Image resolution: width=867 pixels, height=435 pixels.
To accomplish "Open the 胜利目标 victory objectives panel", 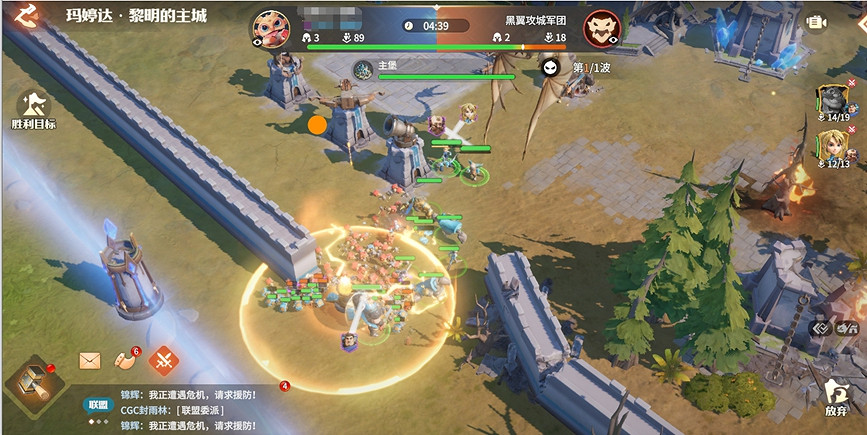I will [33, 108].
